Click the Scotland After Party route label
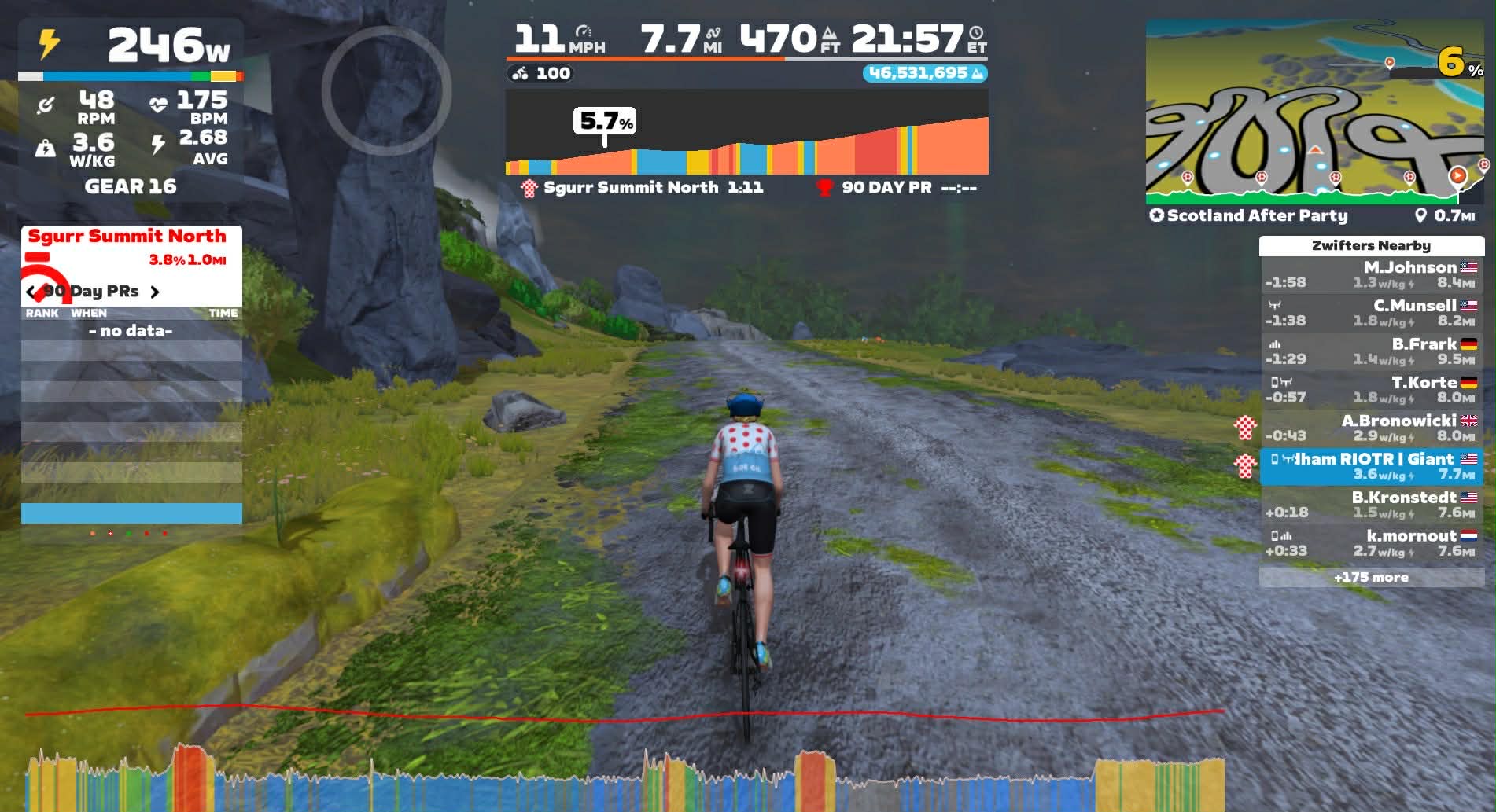 pyautogui.click(x=1257, y=215)
